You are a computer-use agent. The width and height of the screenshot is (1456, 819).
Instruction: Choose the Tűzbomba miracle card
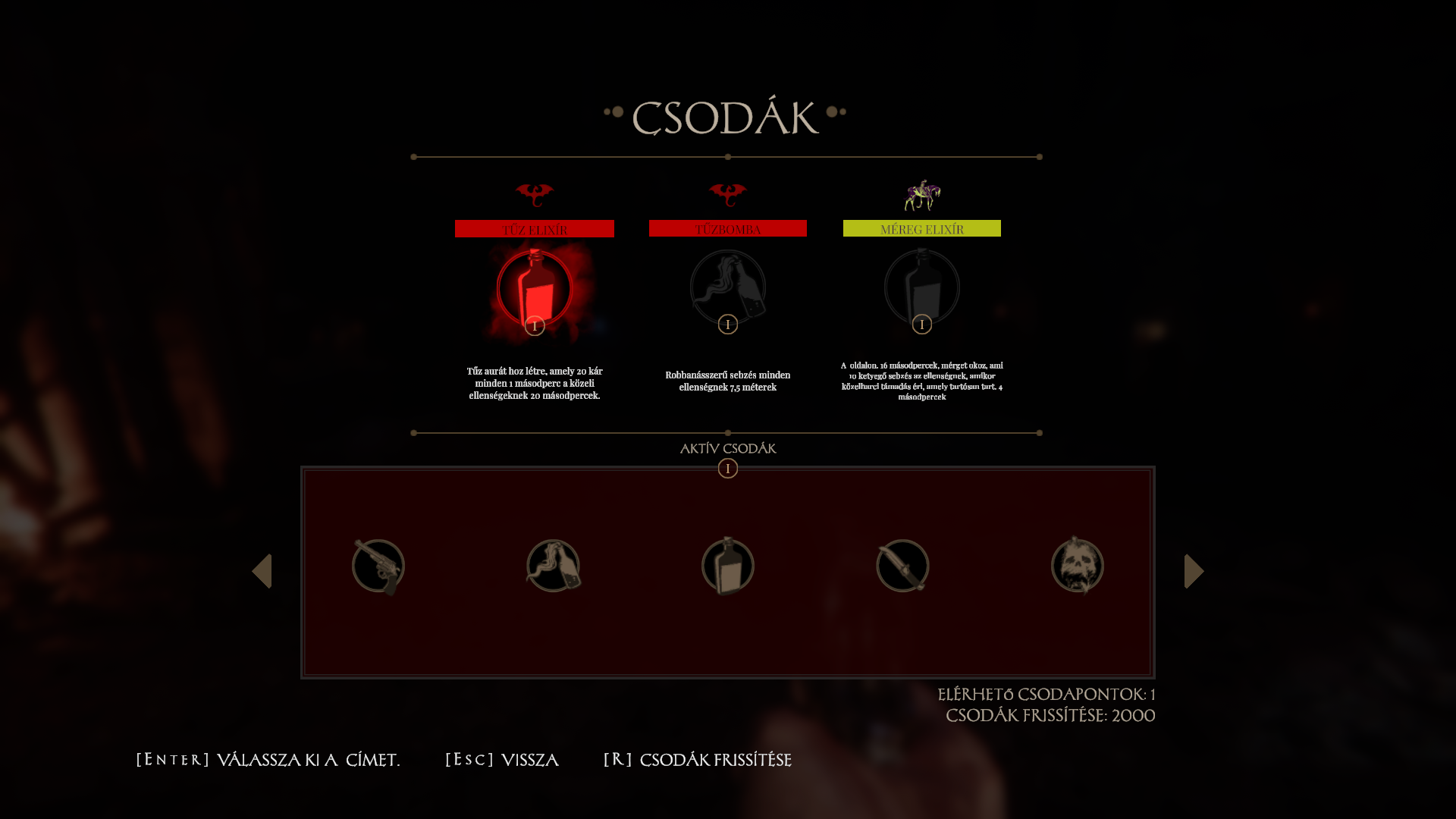point(728,288)
